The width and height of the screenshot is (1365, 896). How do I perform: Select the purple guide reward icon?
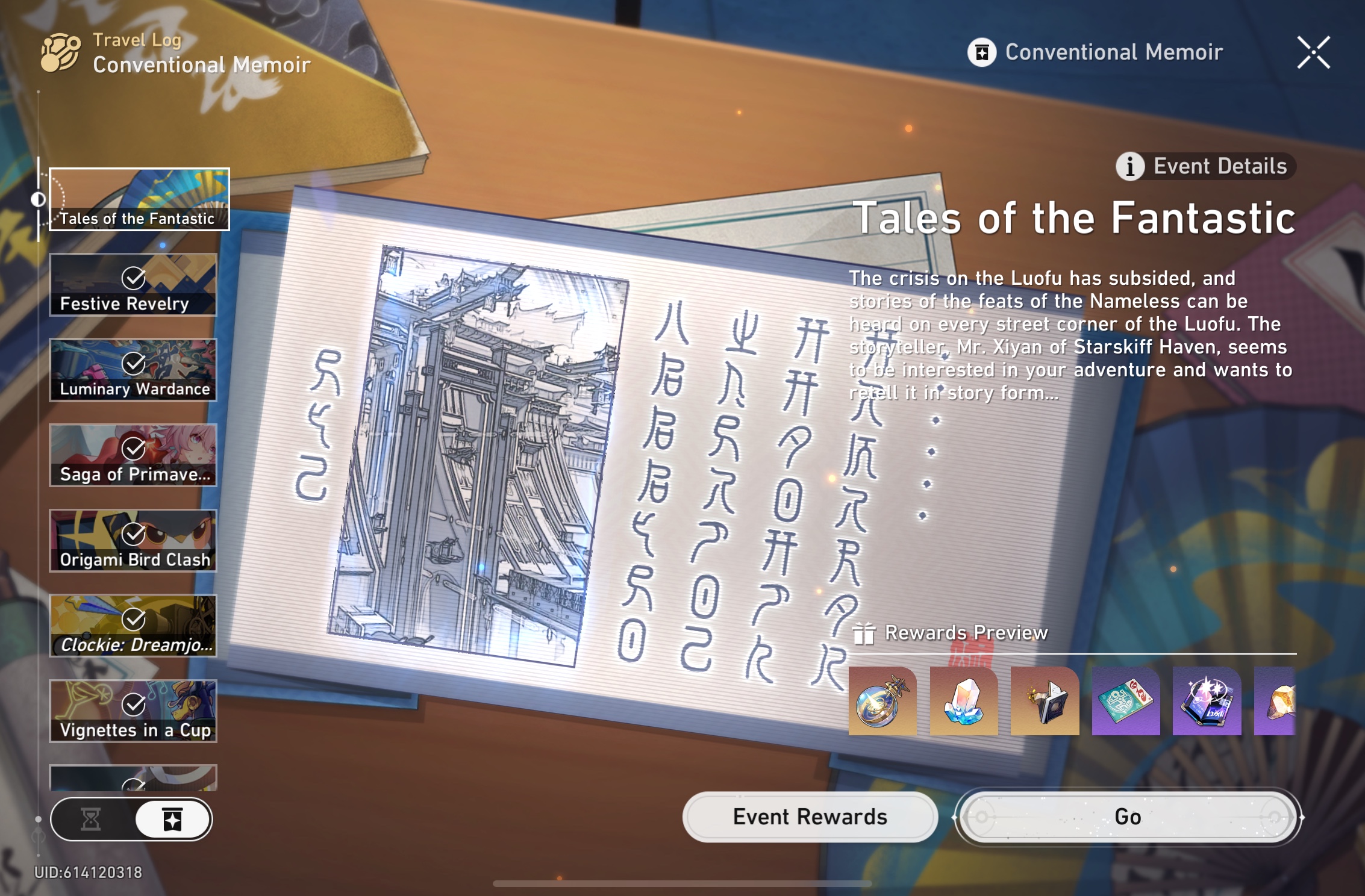click(1124, 702)
